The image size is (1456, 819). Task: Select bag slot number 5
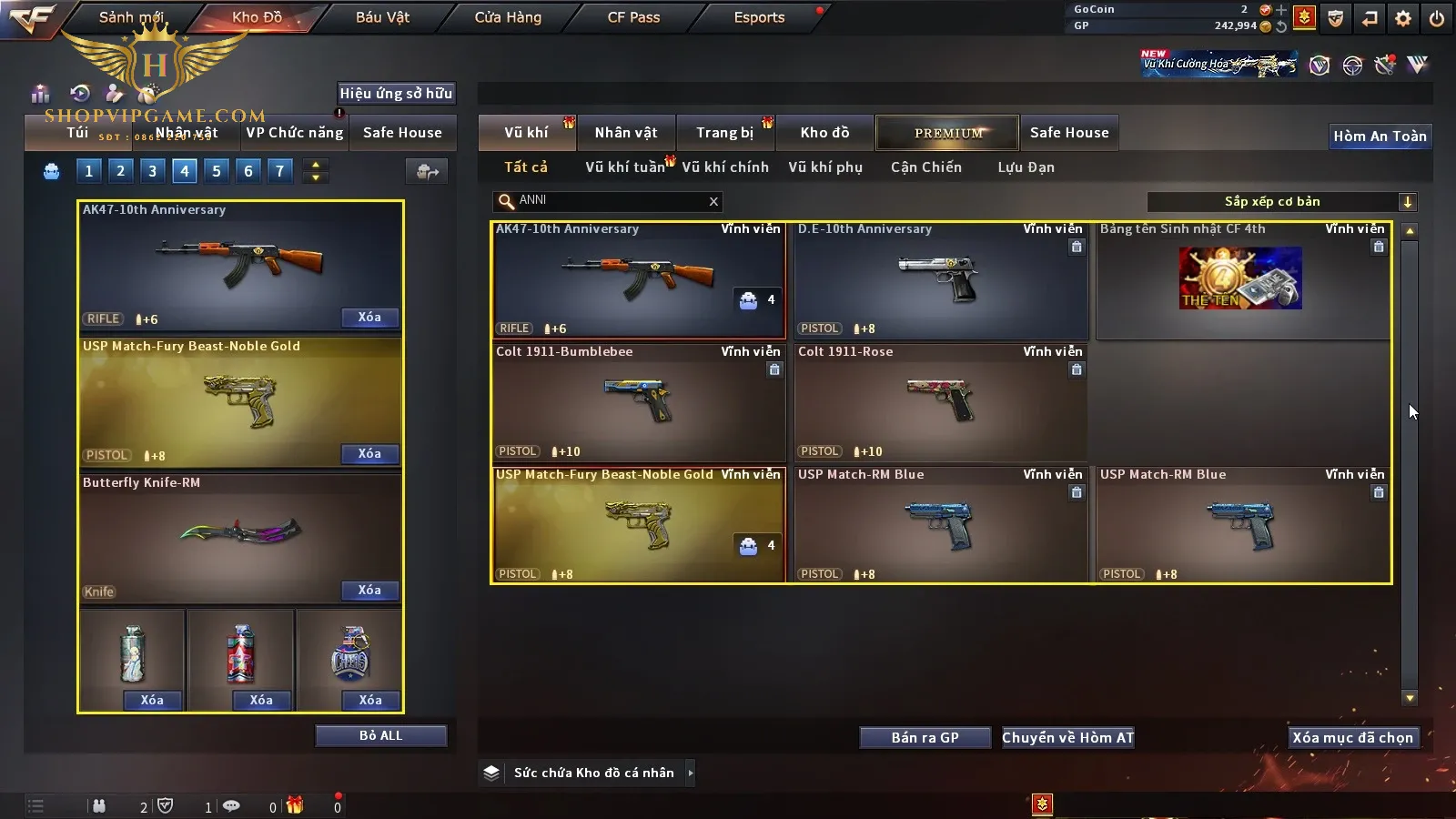pos(217,170)
